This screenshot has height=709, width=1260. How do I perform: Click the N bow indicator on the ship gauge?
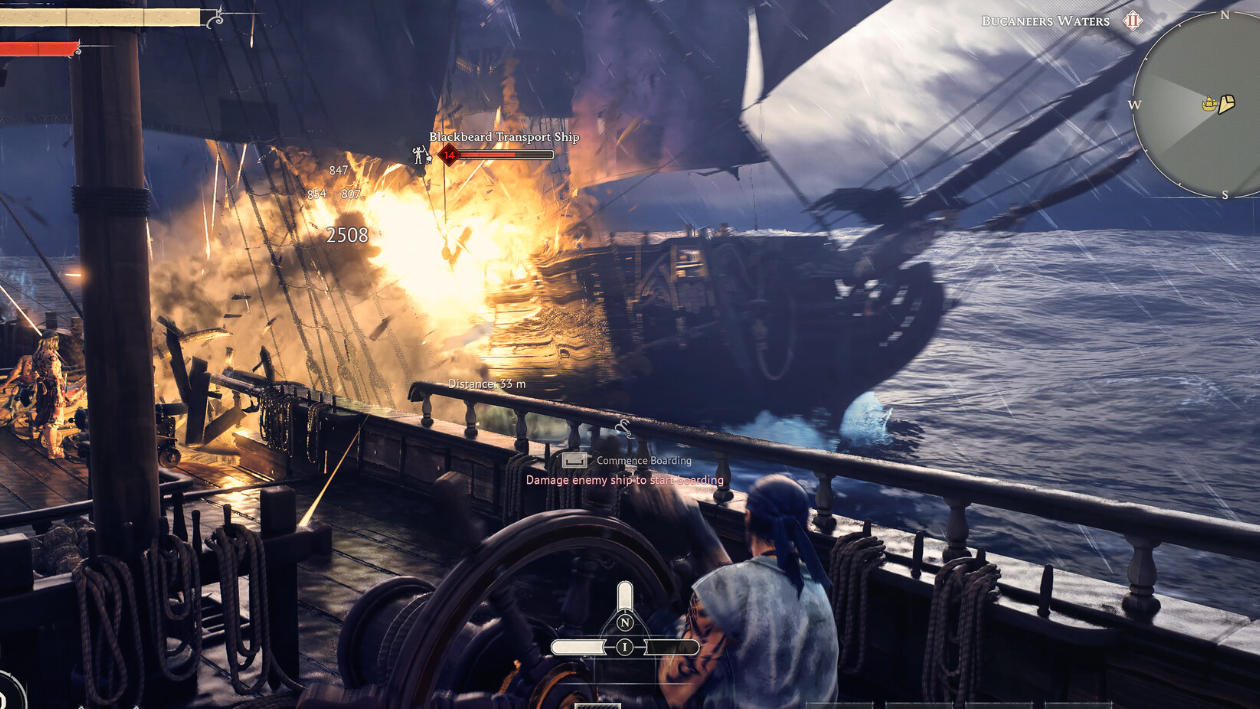pos(625,623)
